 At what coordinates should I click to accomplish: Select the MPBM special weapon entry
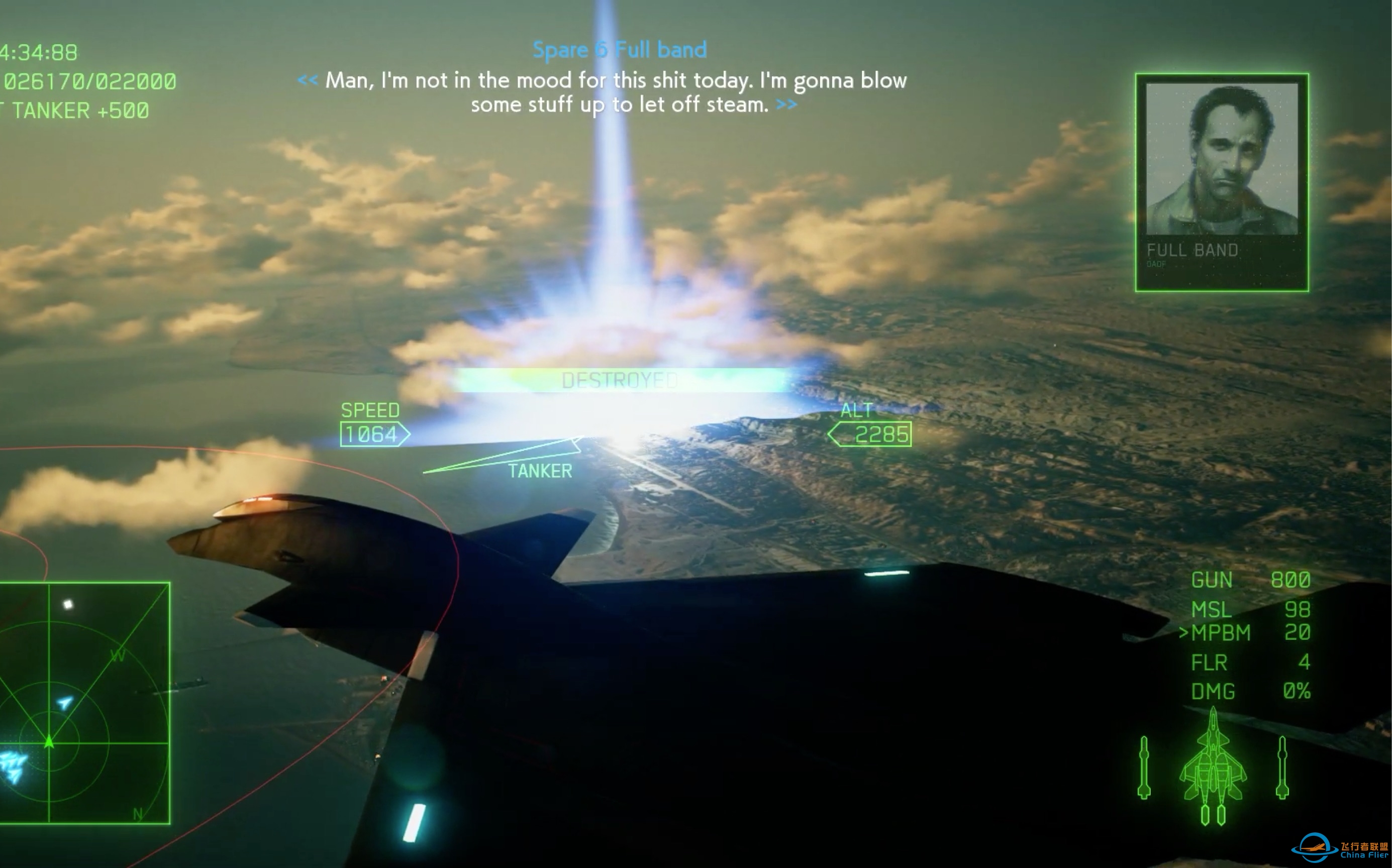click(x=1244, y=632)
